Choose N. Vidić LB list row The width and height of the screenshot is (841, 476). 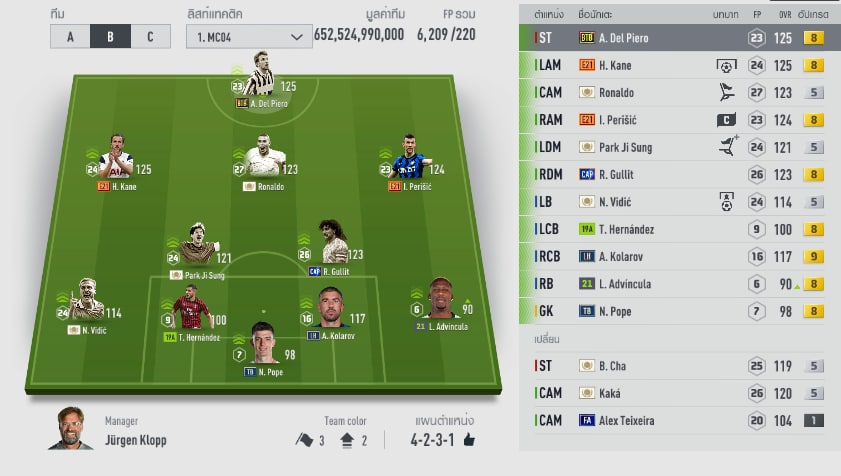[680, 202]
